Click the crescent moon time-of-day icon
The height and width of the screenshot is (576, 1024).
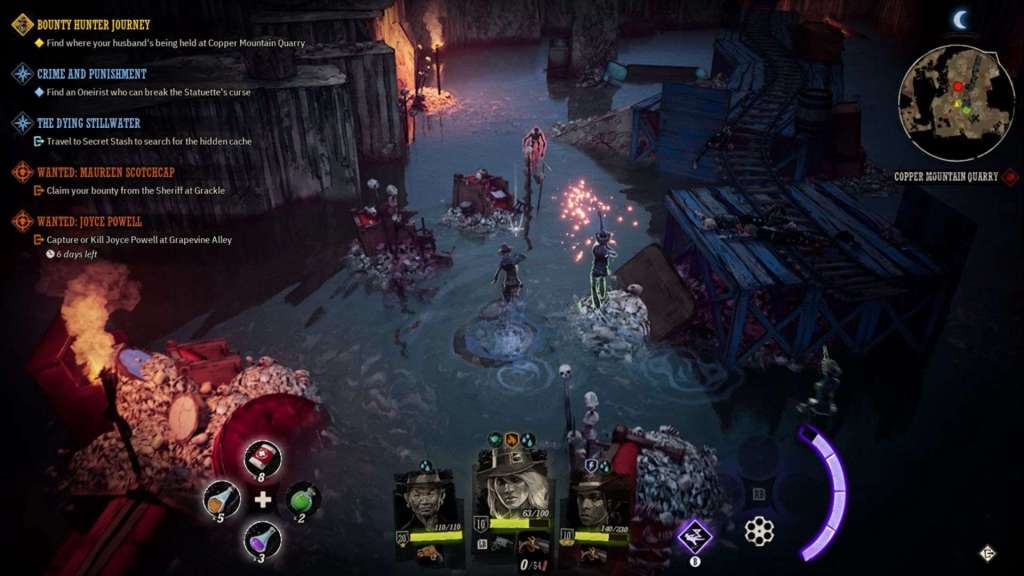[x=961, y=19]
